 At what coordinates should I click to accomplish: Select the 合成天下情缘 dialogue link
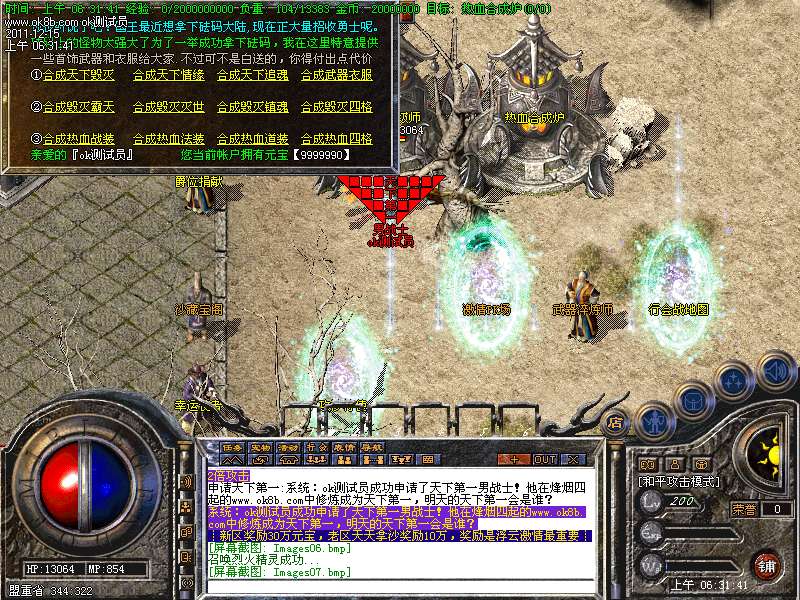click(x=168, y=75)
